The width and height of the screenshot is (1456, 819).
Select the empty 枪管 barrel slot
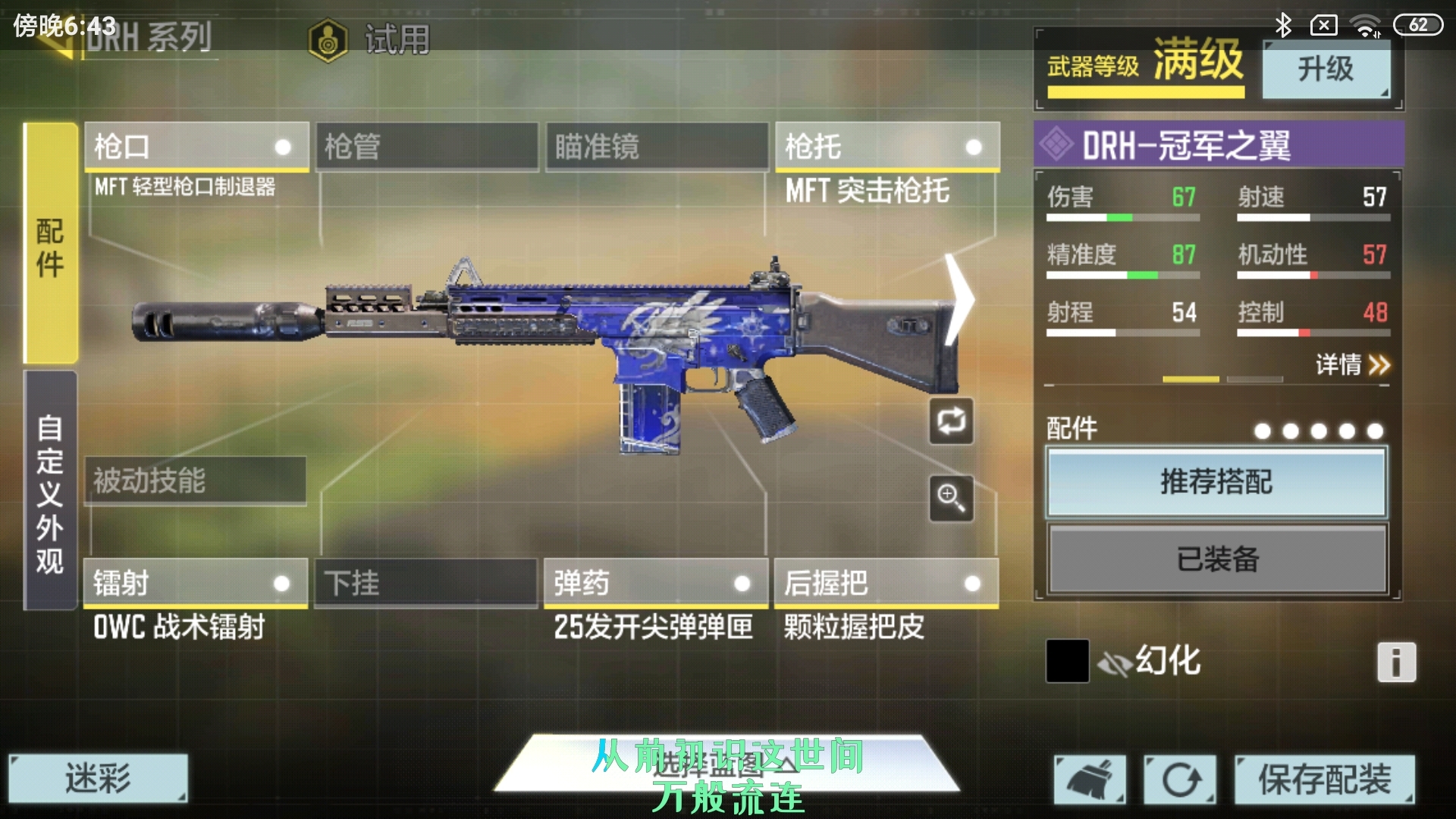tap(427, 146)
